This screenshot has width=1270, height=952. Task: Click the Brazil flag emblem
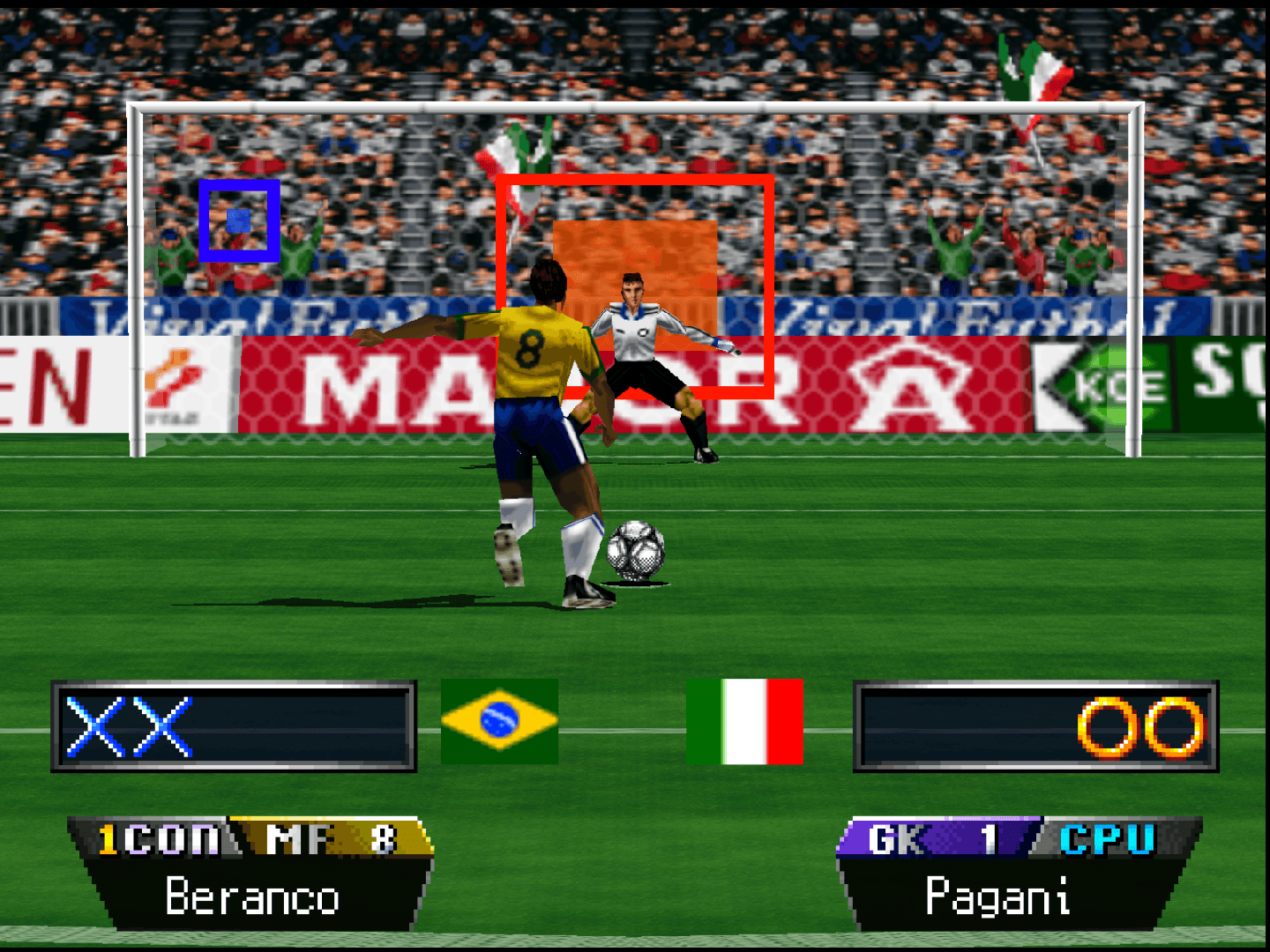(x=501, y=721)
